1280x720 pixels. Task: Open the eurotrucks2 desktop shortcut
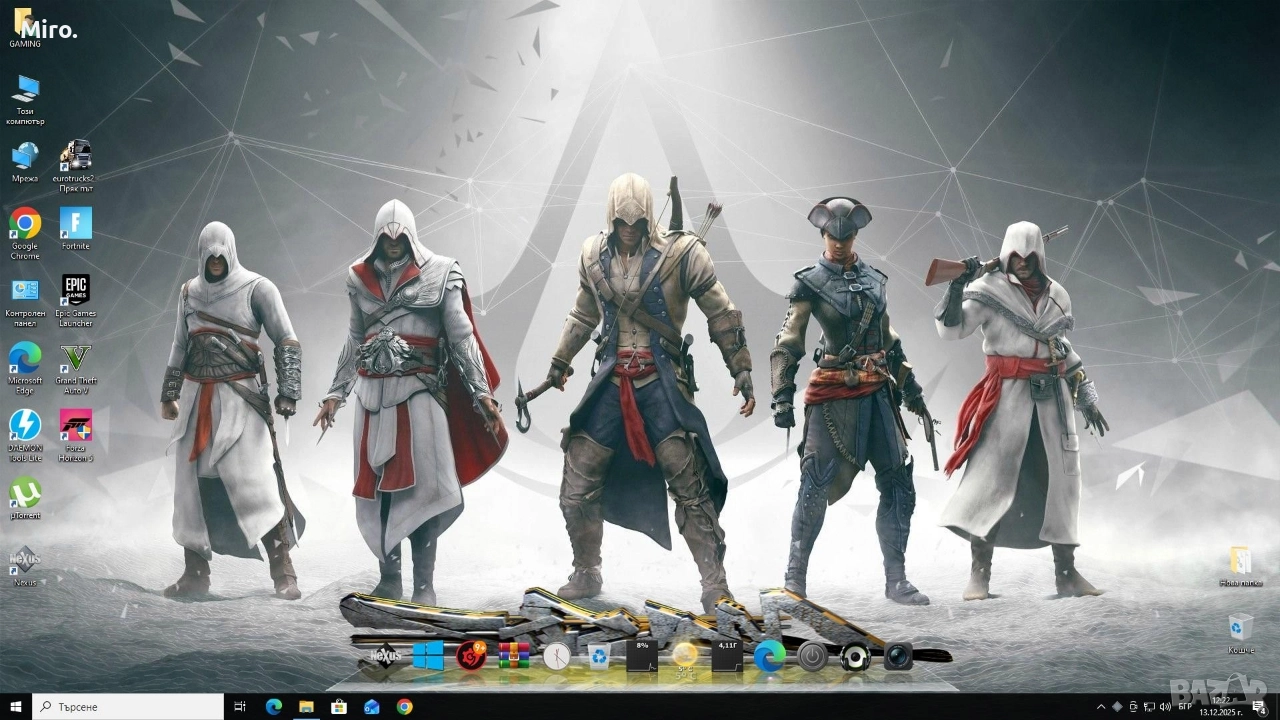(x=75, y=156)
